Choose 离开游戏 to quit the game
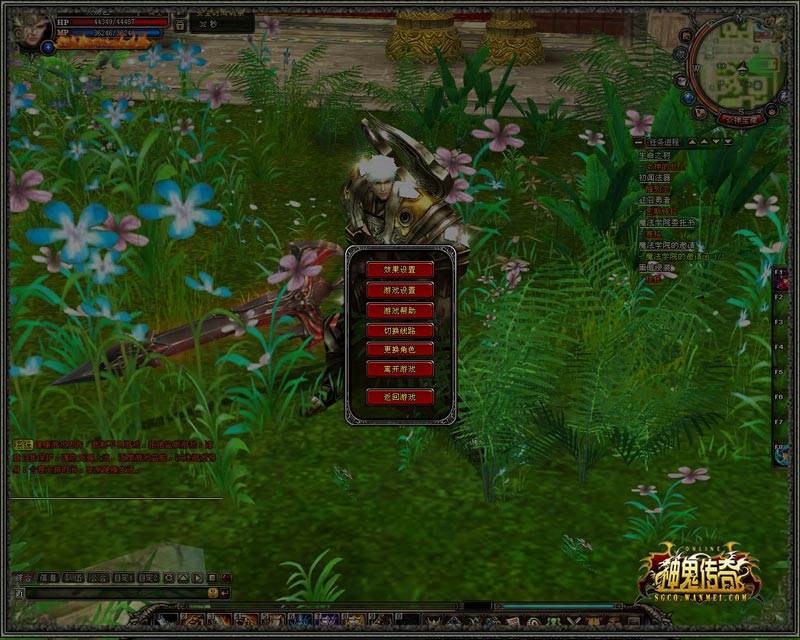This screenshot has width=800, height=640. (x=399, y=369)
